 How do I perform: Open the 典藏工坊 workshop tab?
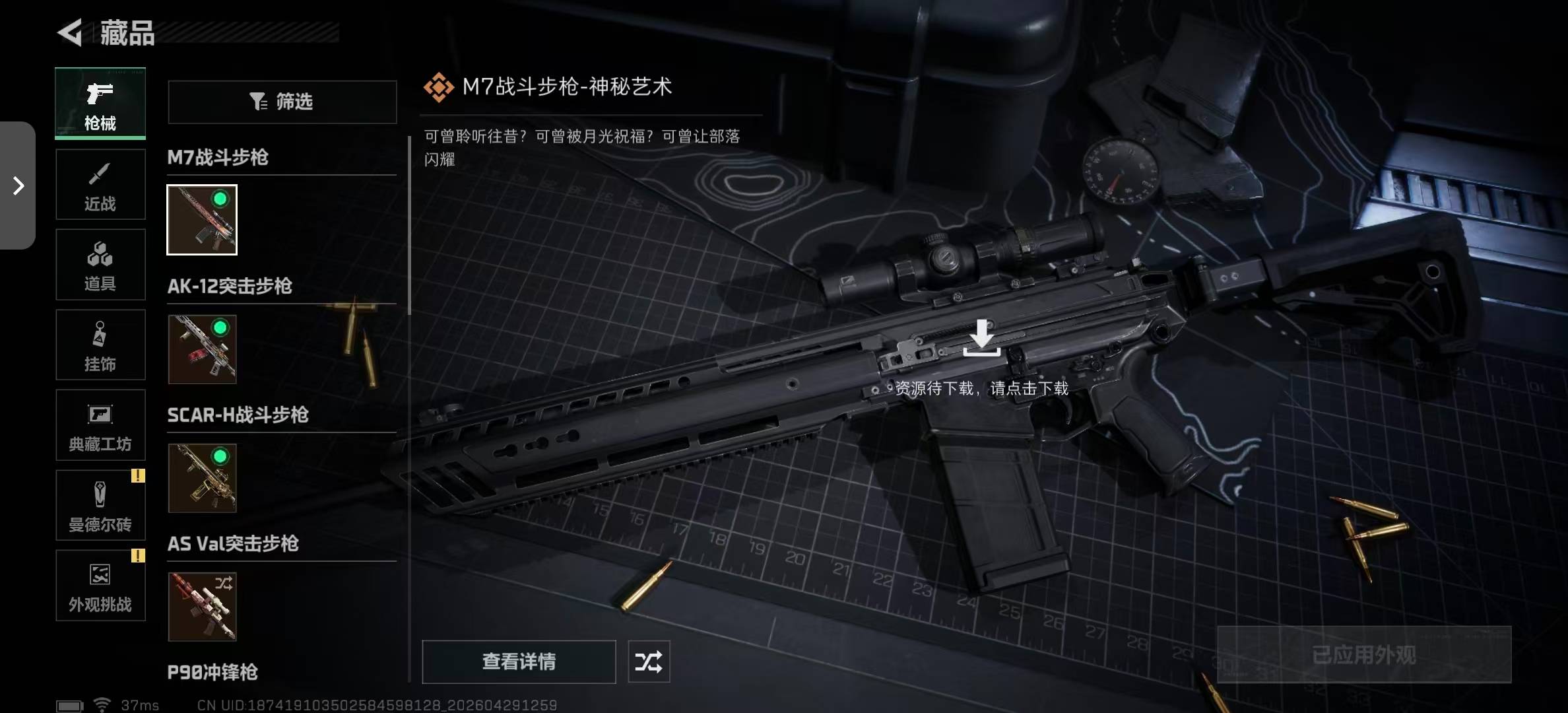[x=100, y=425]
